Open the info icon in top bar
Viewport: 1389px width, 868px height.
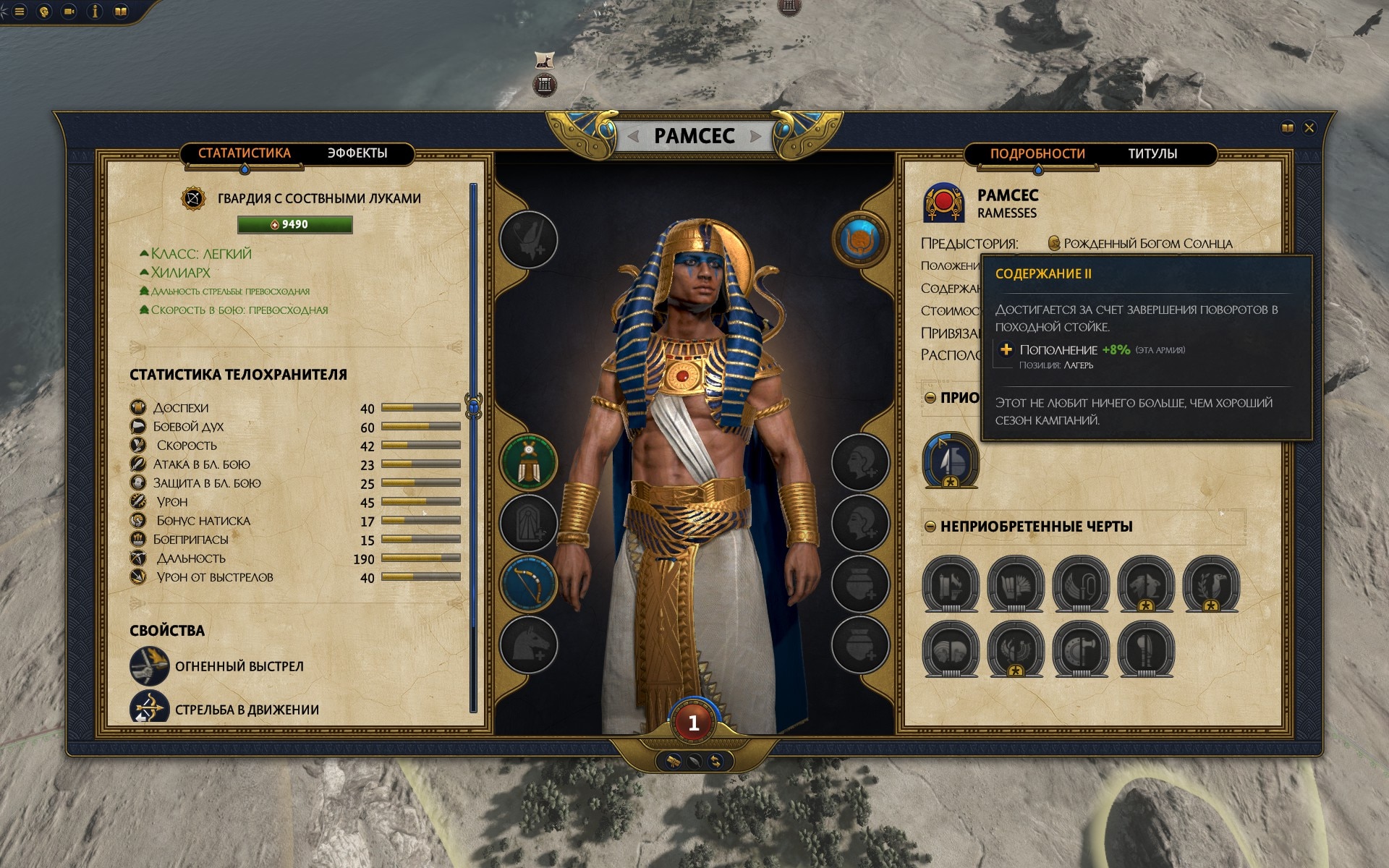coord(95,12)
